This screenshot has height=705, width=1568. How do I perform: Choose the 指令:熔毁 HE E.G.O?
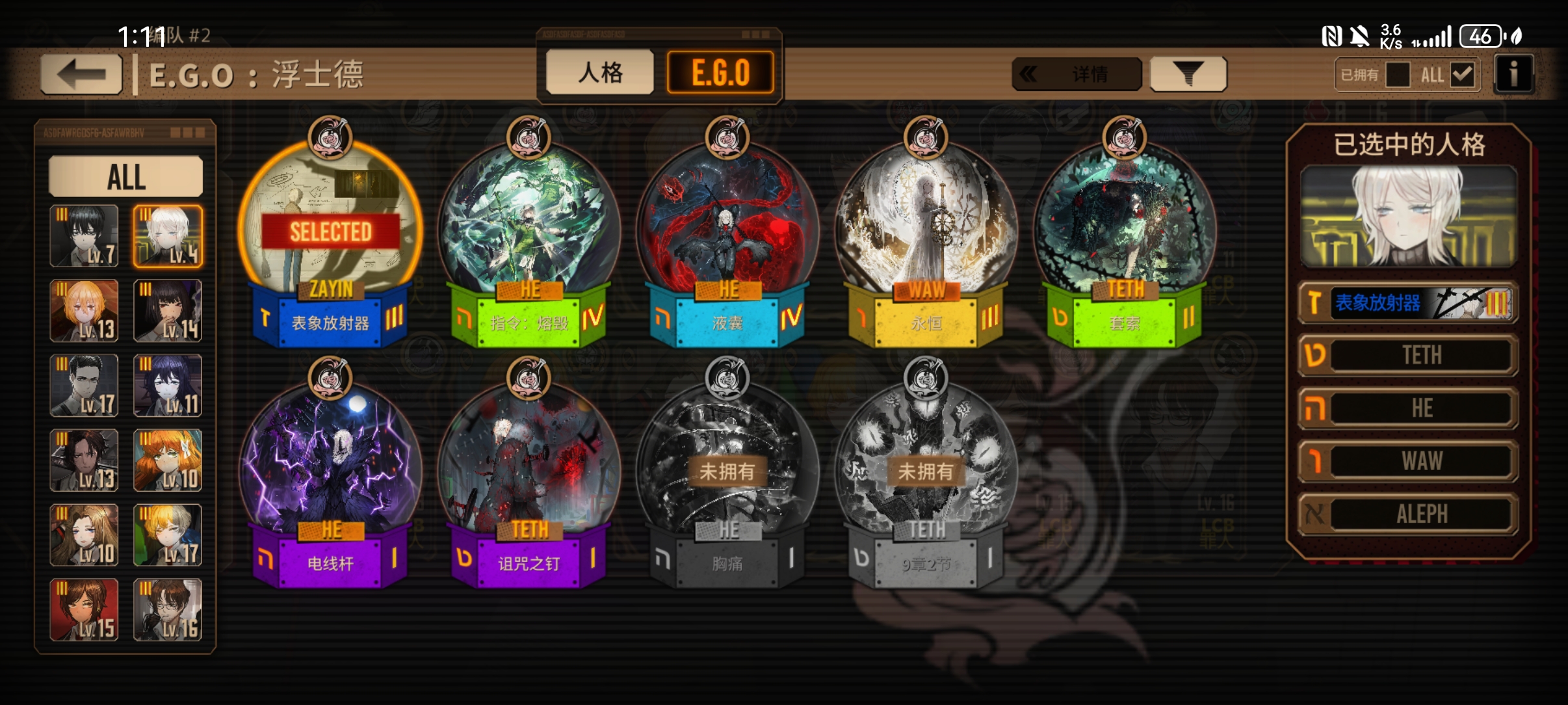(529, 234)
